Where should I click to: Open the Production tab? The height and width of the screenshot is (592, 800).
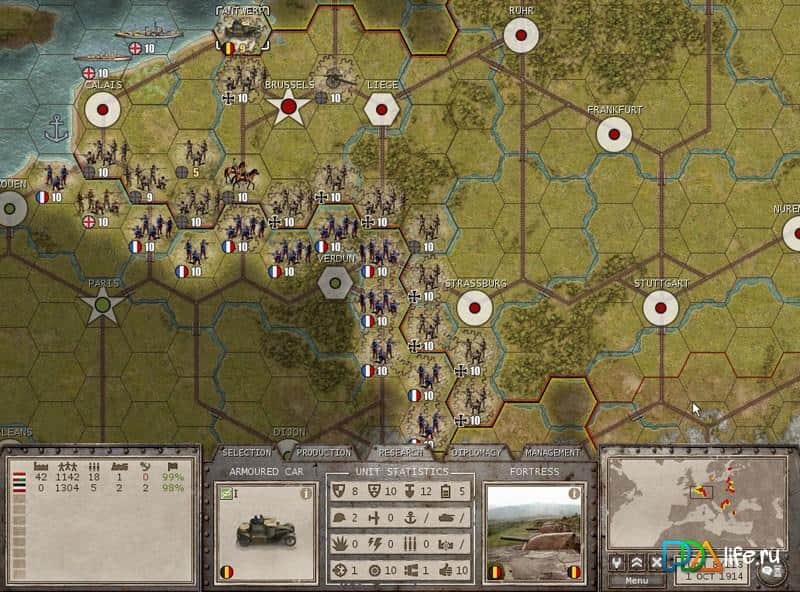323,453
